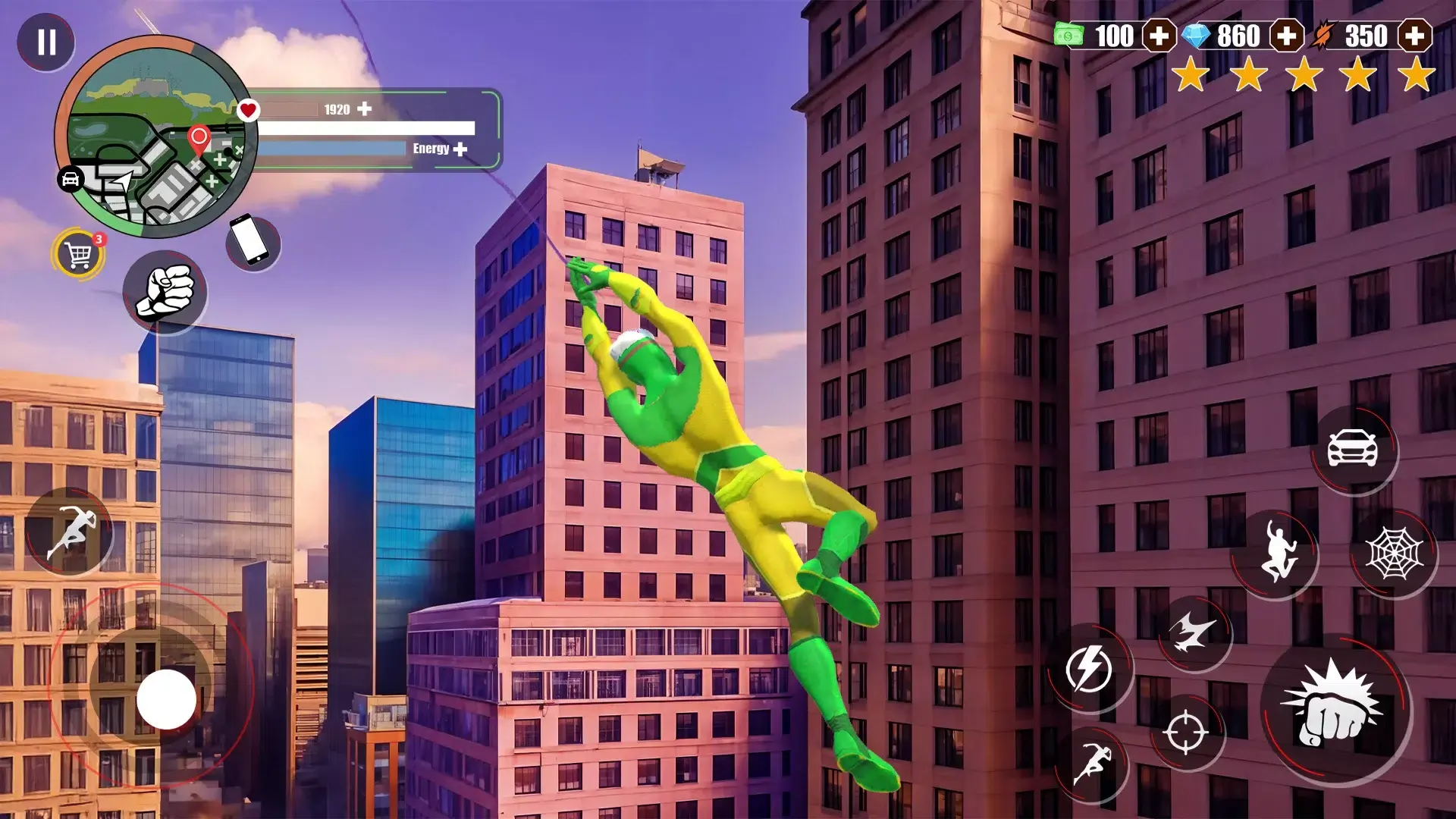Buy more diamonds with the plus button
Viewport: 1456px width, 819px height.
coord(1286,36)
